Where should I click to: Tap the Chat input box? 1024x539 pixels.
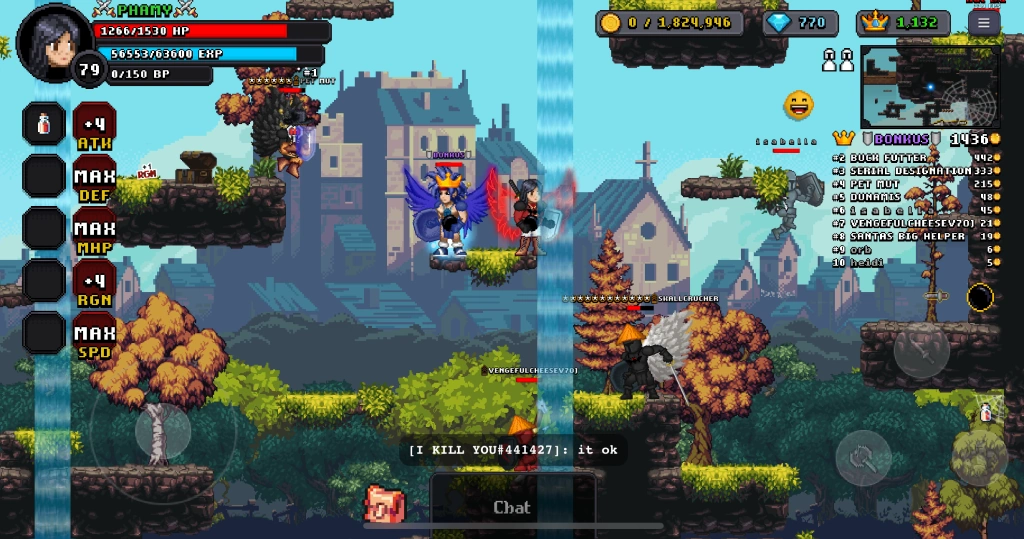point(513,506)
